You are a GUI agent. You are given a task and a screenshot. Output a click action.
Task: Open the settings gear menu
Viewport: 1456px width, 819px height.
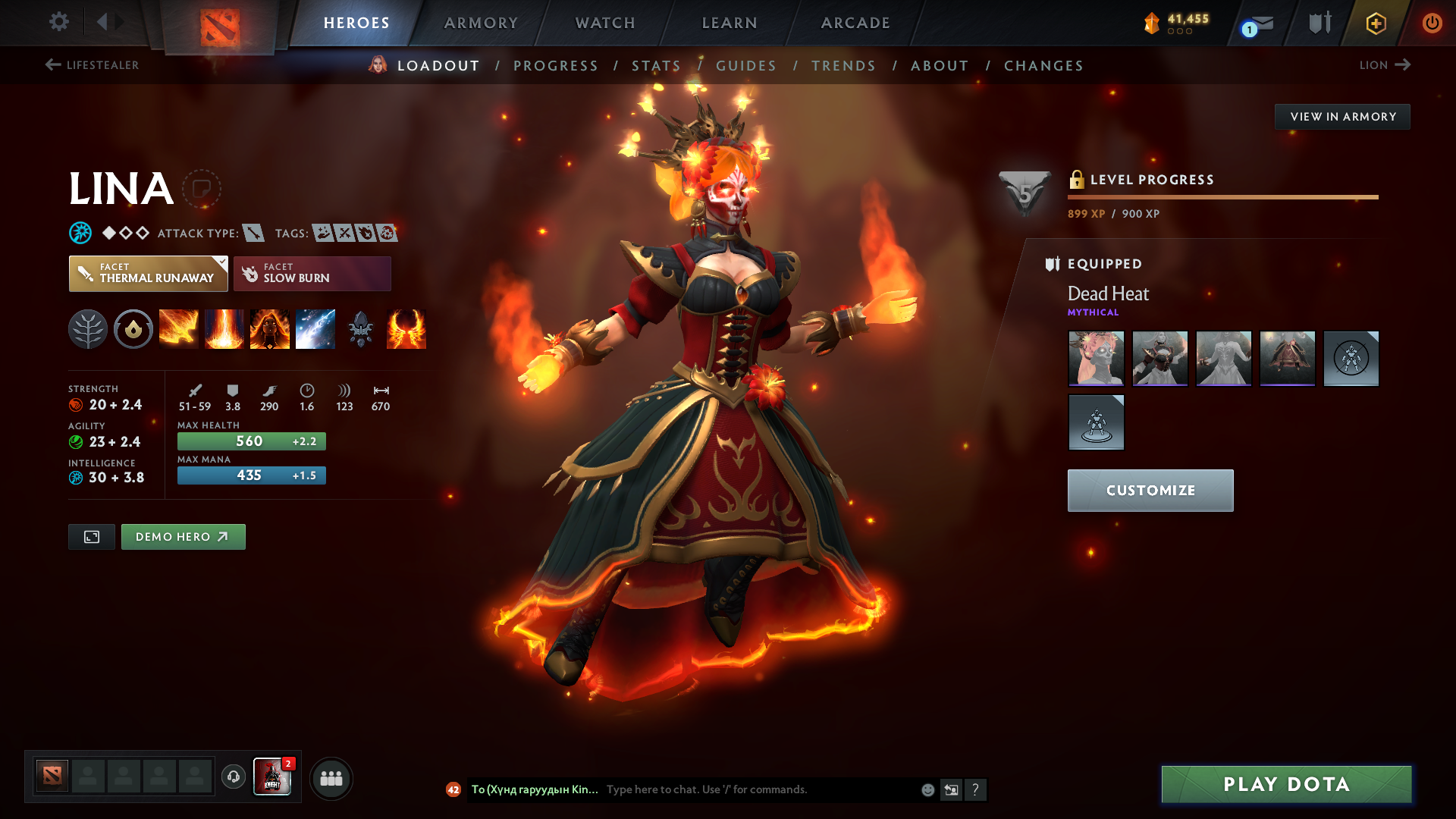59,21
